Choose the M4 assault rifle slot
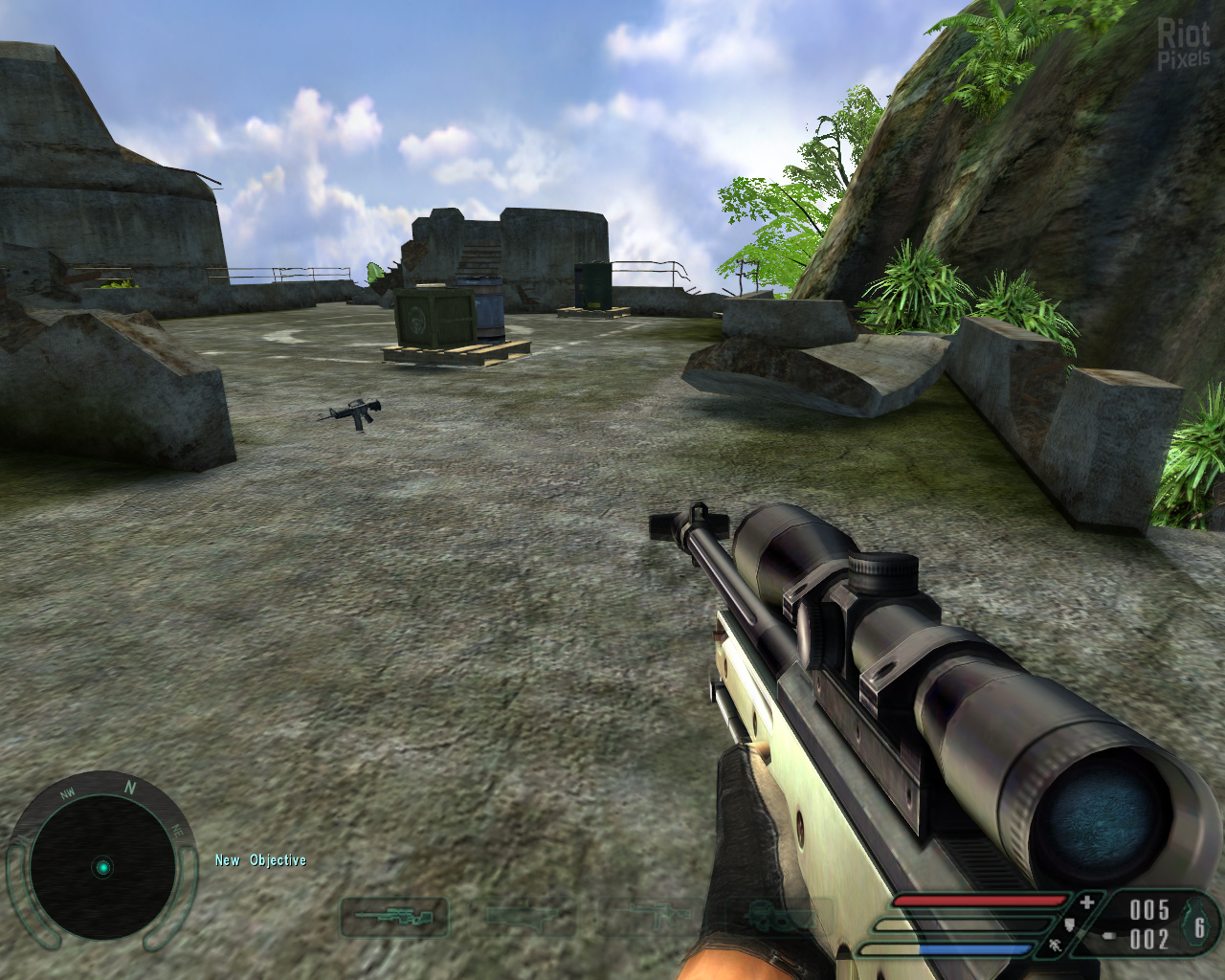Image resolution: width=1225 pixels, height=980 pixels. coord(660,918)
